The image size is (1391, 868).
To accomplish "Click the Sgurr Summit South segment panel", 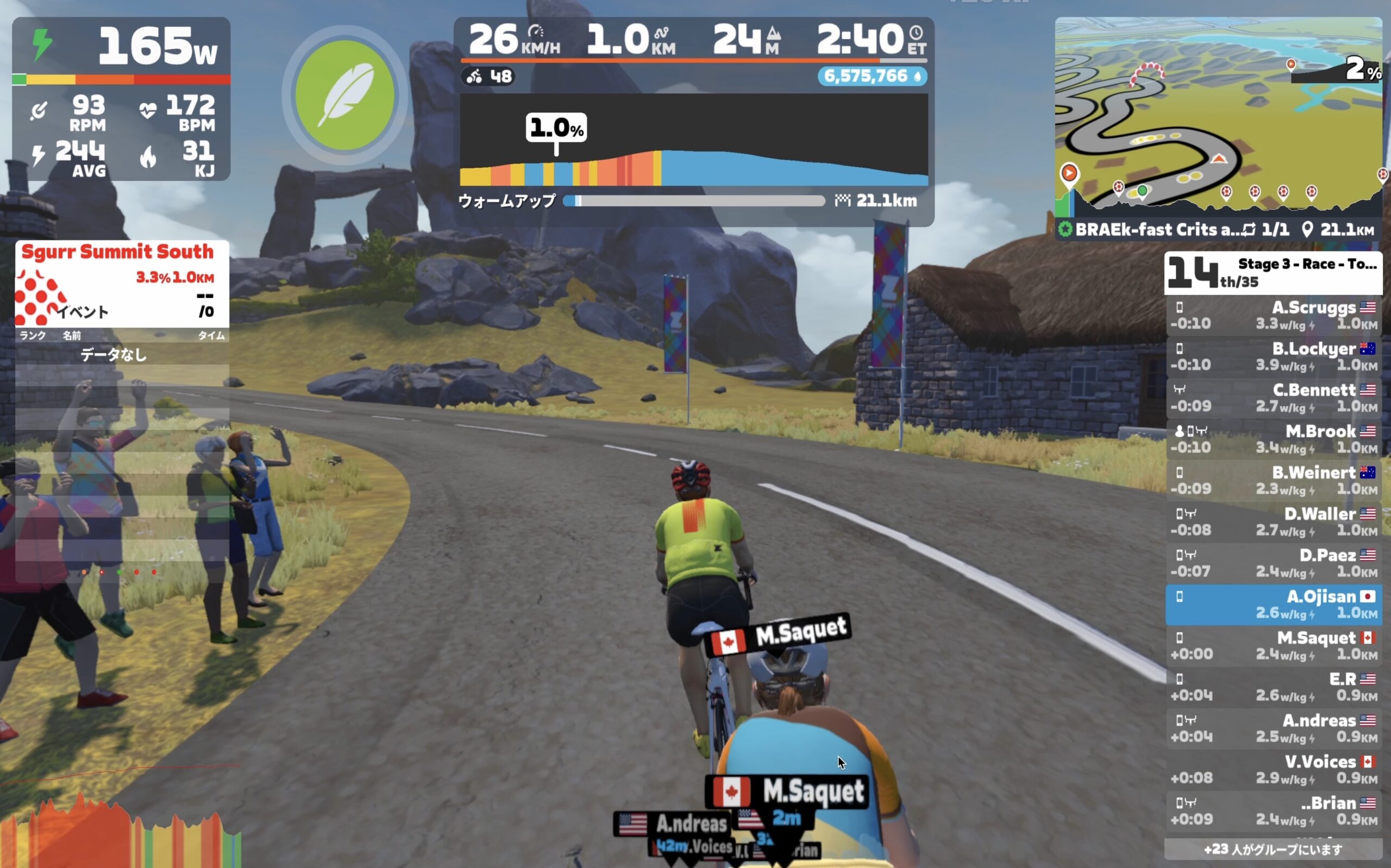I will 122,283.
